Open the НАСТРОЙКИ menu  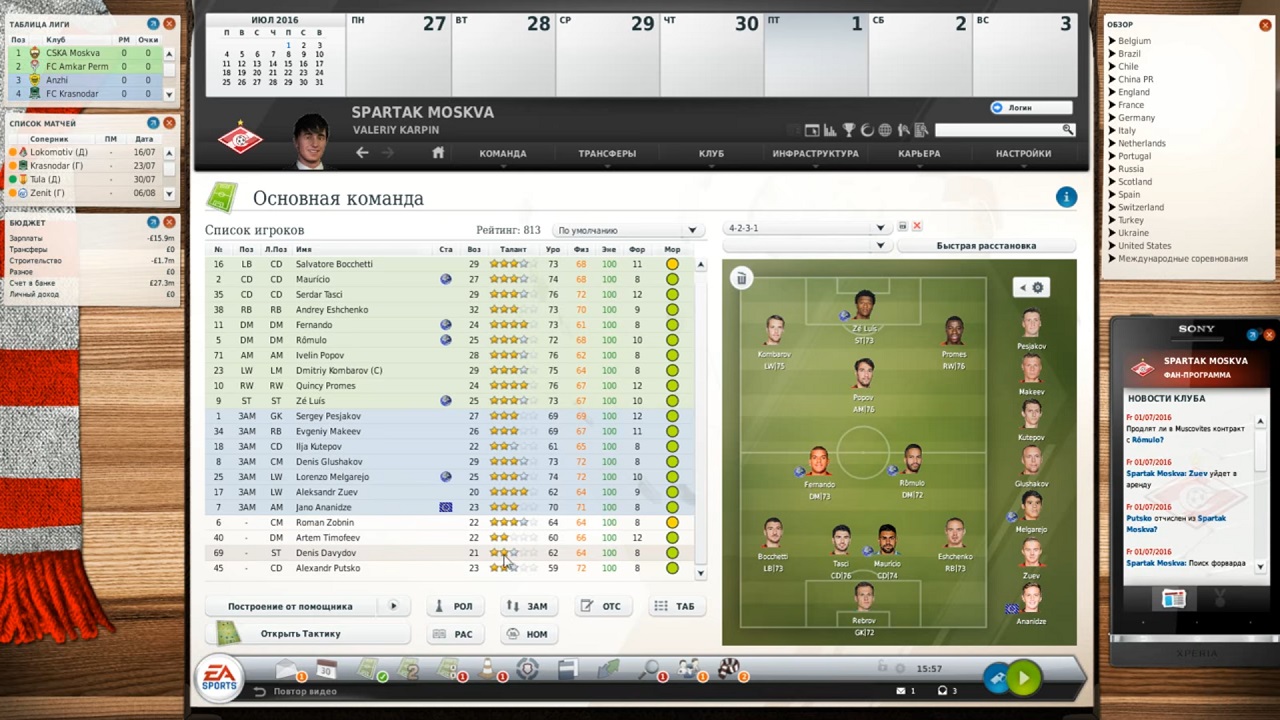click(x=1023, y=153)
